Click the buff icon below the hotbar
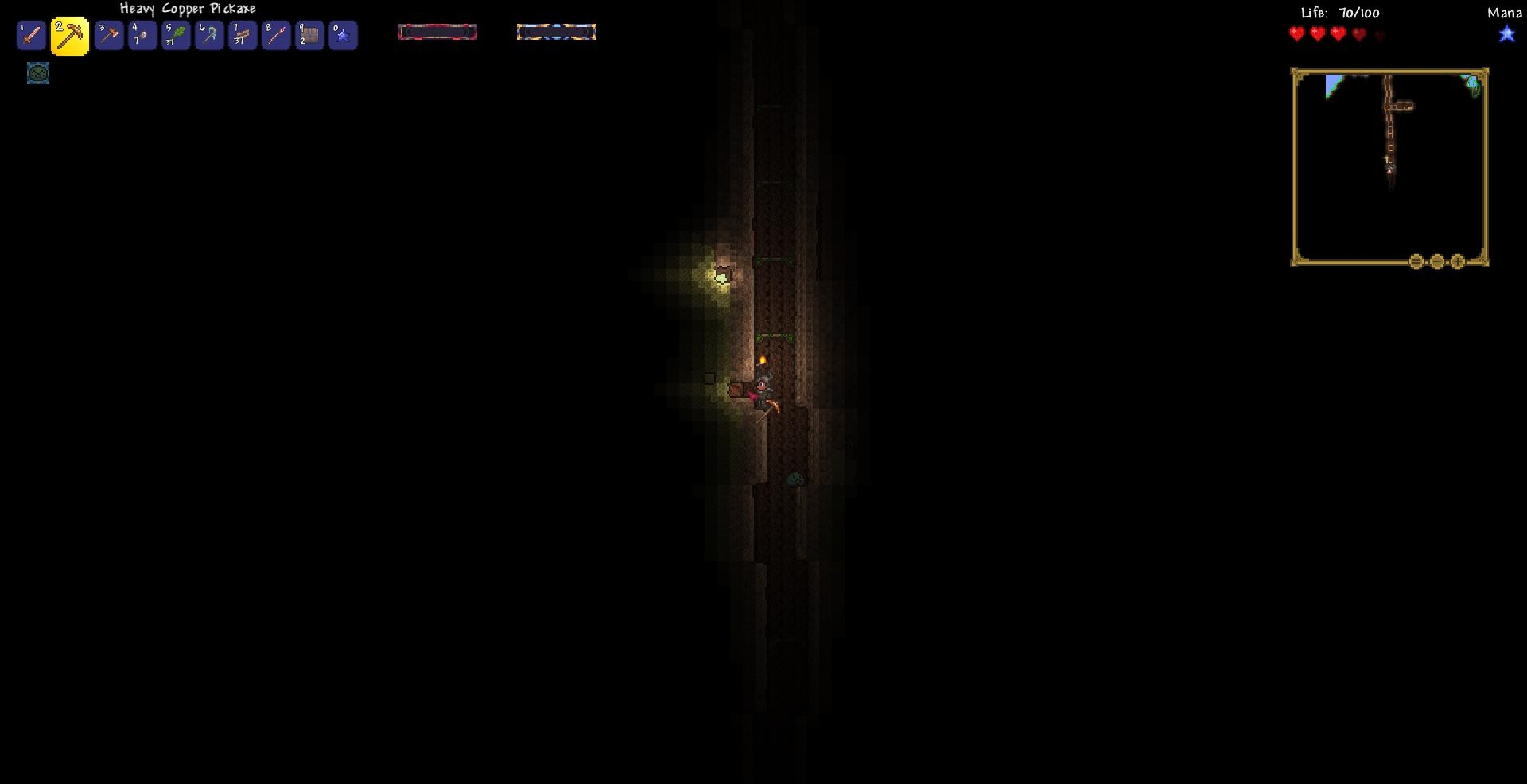 [38, 74]
